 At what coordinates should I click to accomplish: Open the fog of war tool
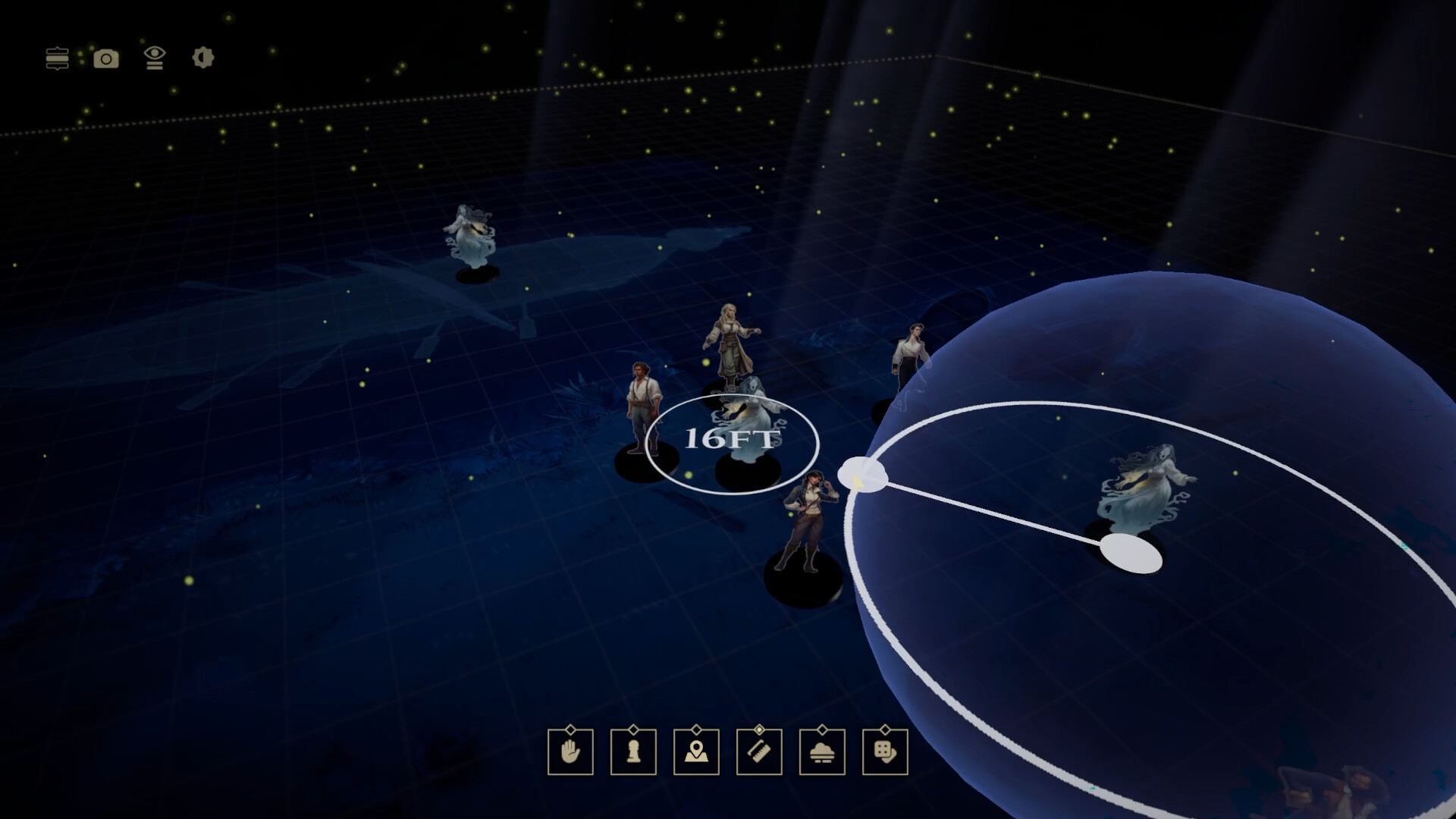point(822,754)
